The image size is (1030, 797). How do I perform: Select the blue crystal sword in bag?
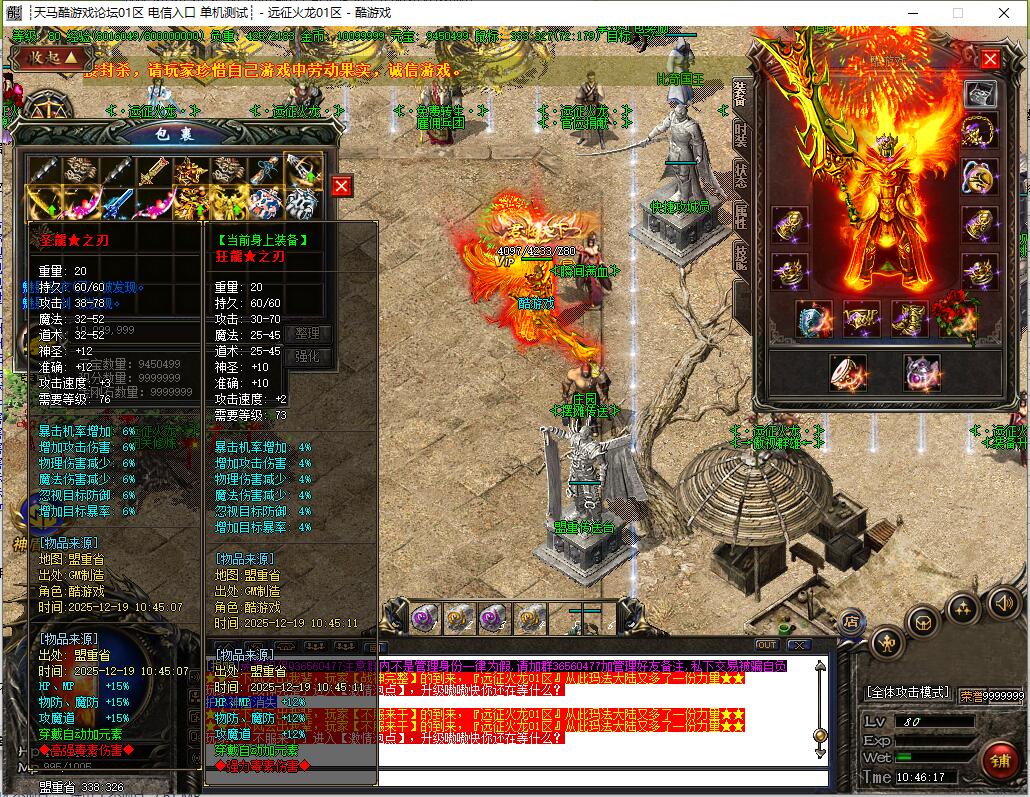pyautogui.click(x=118, y=203)
